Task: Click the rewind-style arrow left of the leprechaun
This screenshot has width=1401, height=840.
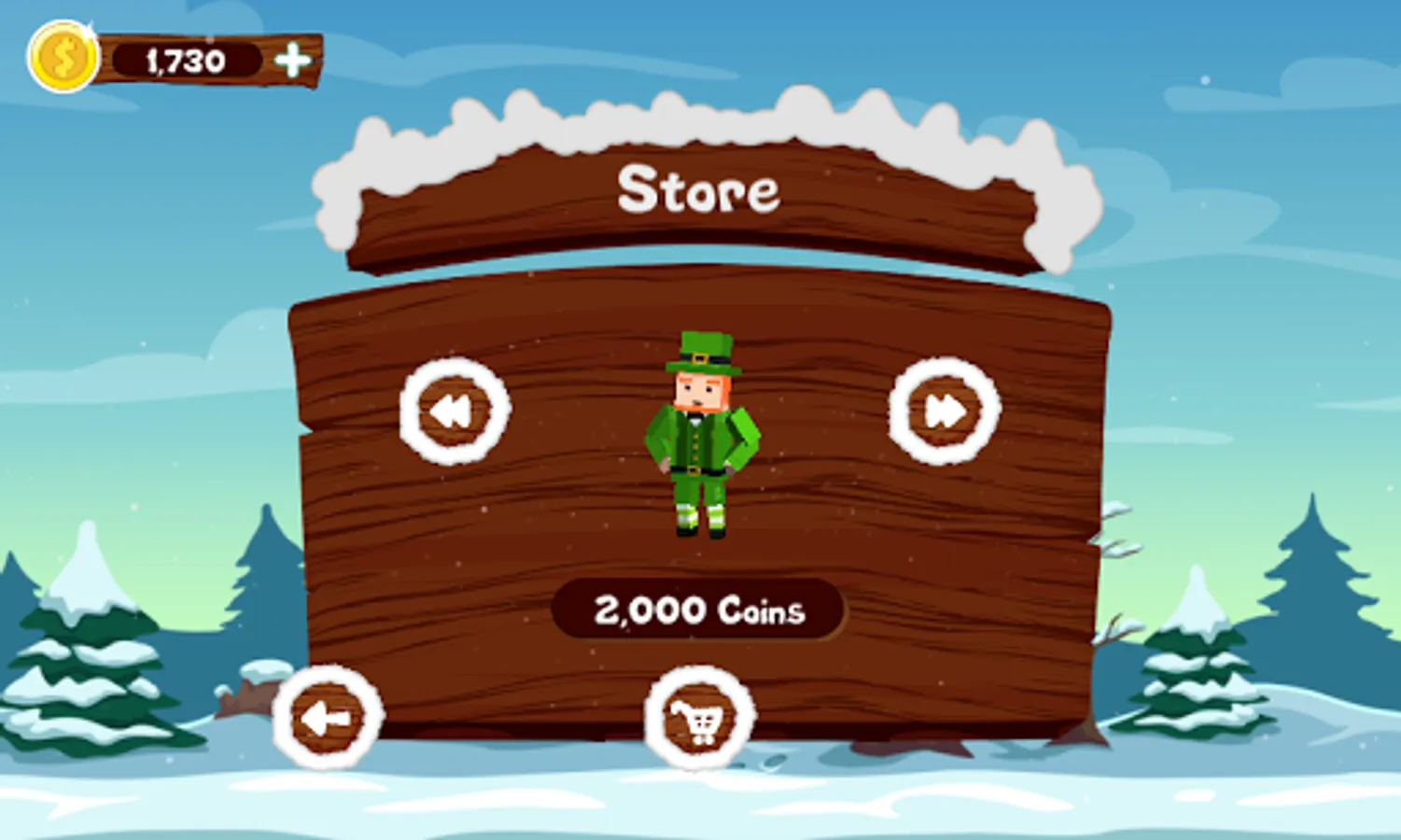Action: [x=454, y=411]
